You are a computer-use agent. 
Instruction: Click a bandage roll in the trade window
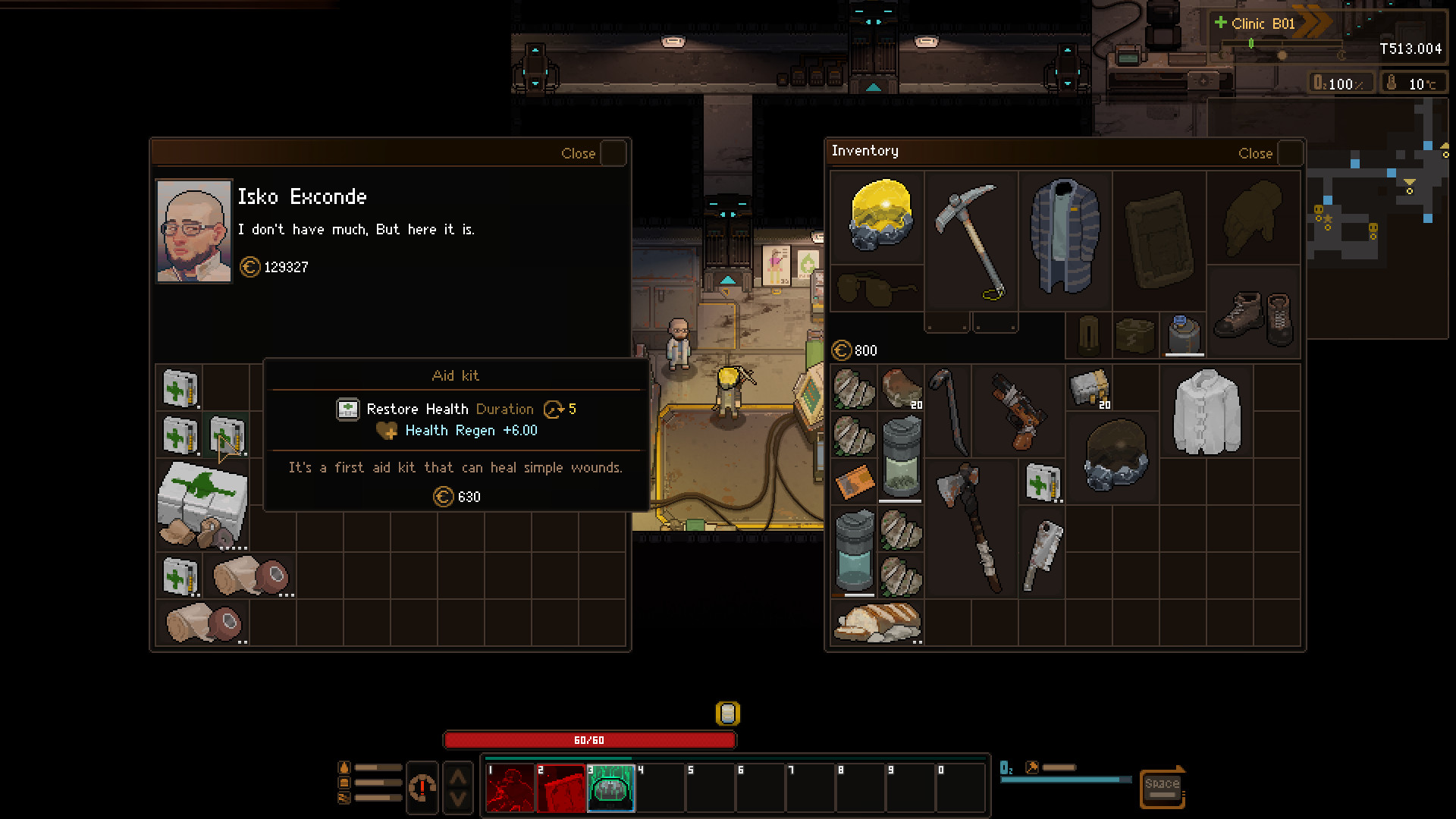pyautogui.click(x=249, y=576)
